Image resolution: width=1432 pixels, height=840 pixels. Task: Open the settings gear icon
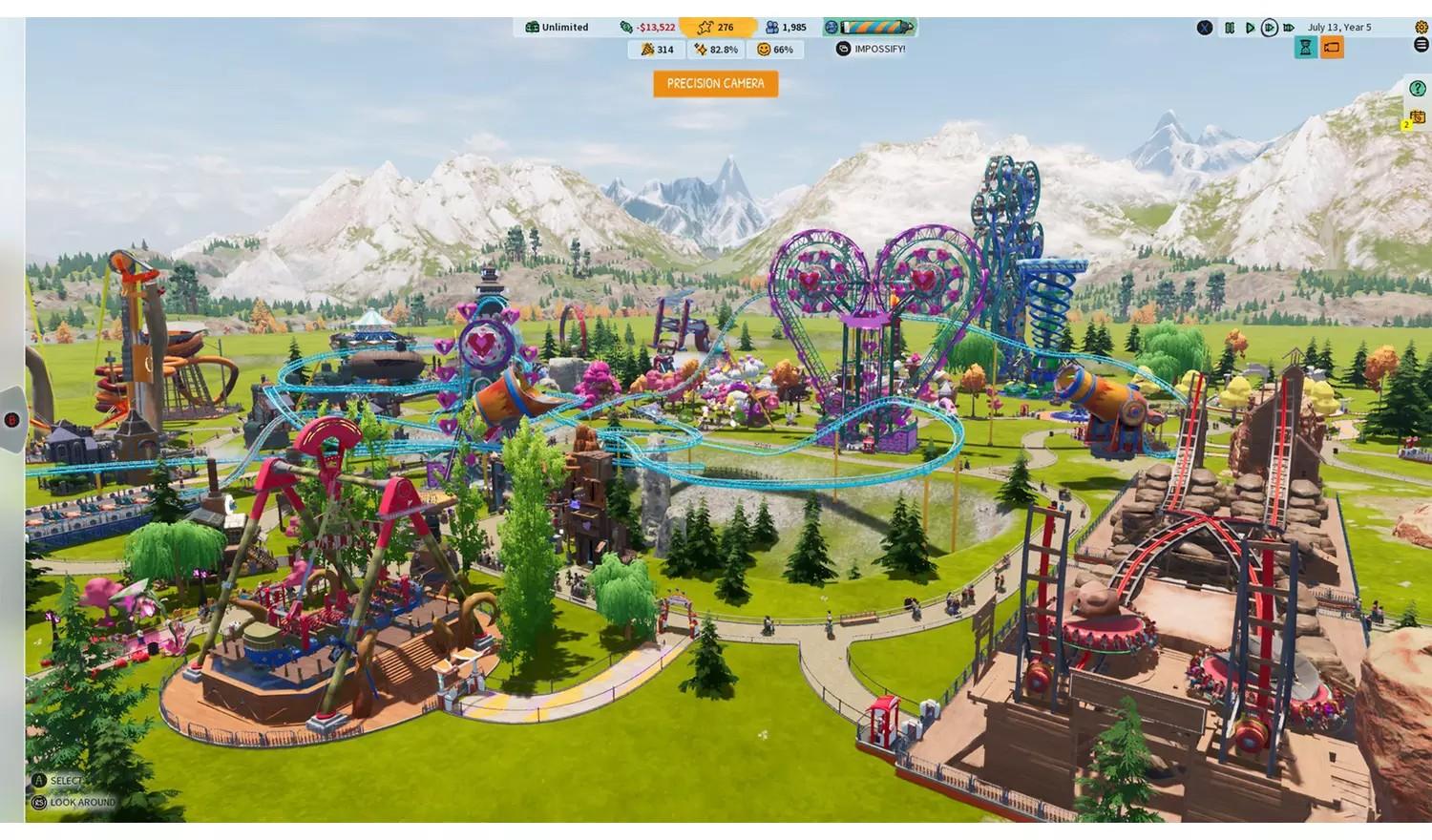pos(1421,27)
